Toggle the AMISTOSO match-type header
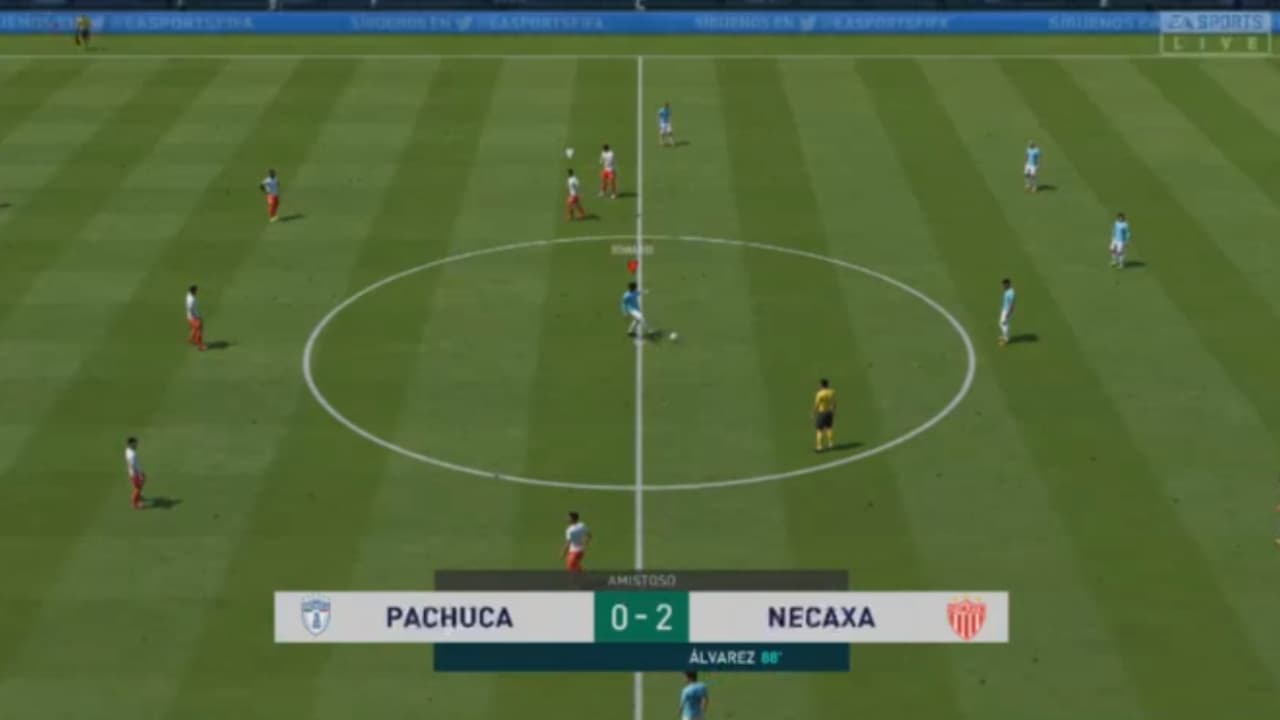This screenshot has height=720, width=1280. (640, 580)
